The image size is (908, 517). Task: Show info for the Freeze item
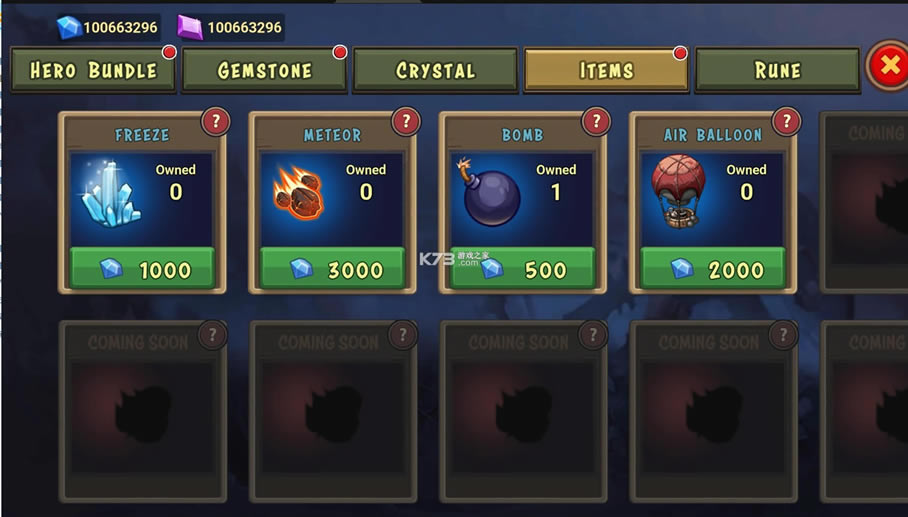pyautogui.click(x=216, y=122)
